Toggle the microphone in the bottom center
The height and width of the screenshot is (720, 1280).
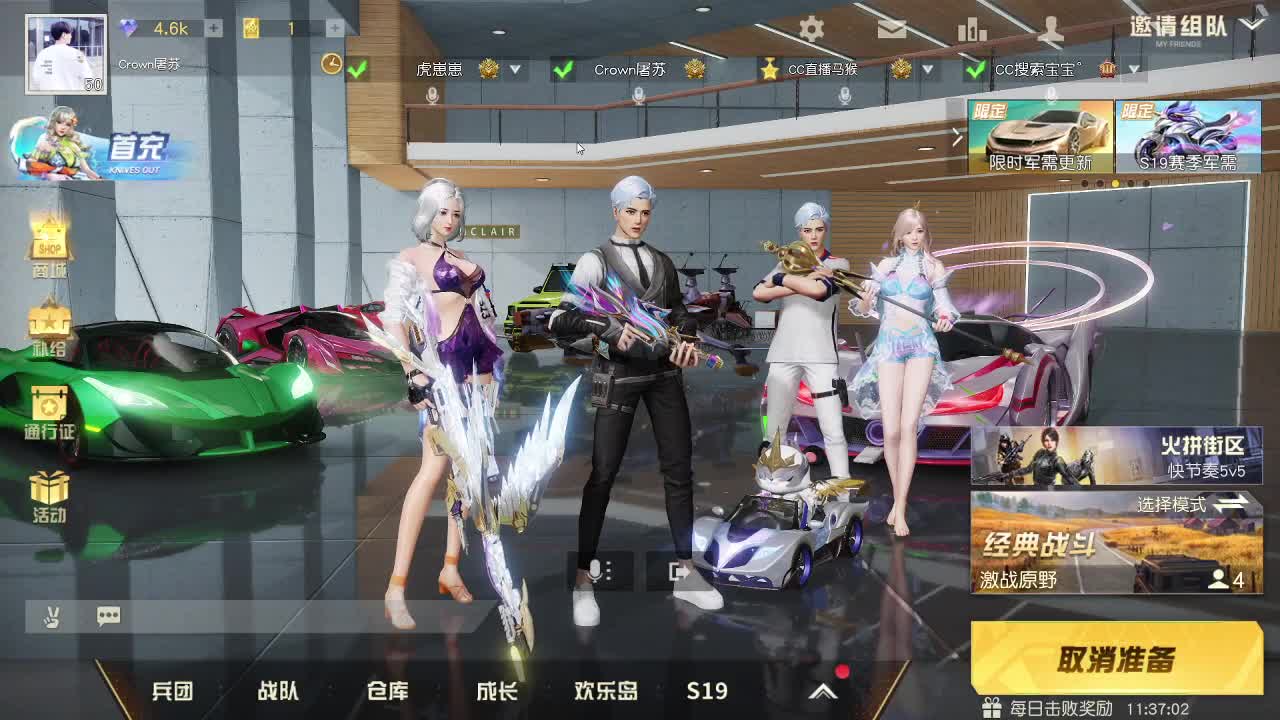click(x=595, y=570)
